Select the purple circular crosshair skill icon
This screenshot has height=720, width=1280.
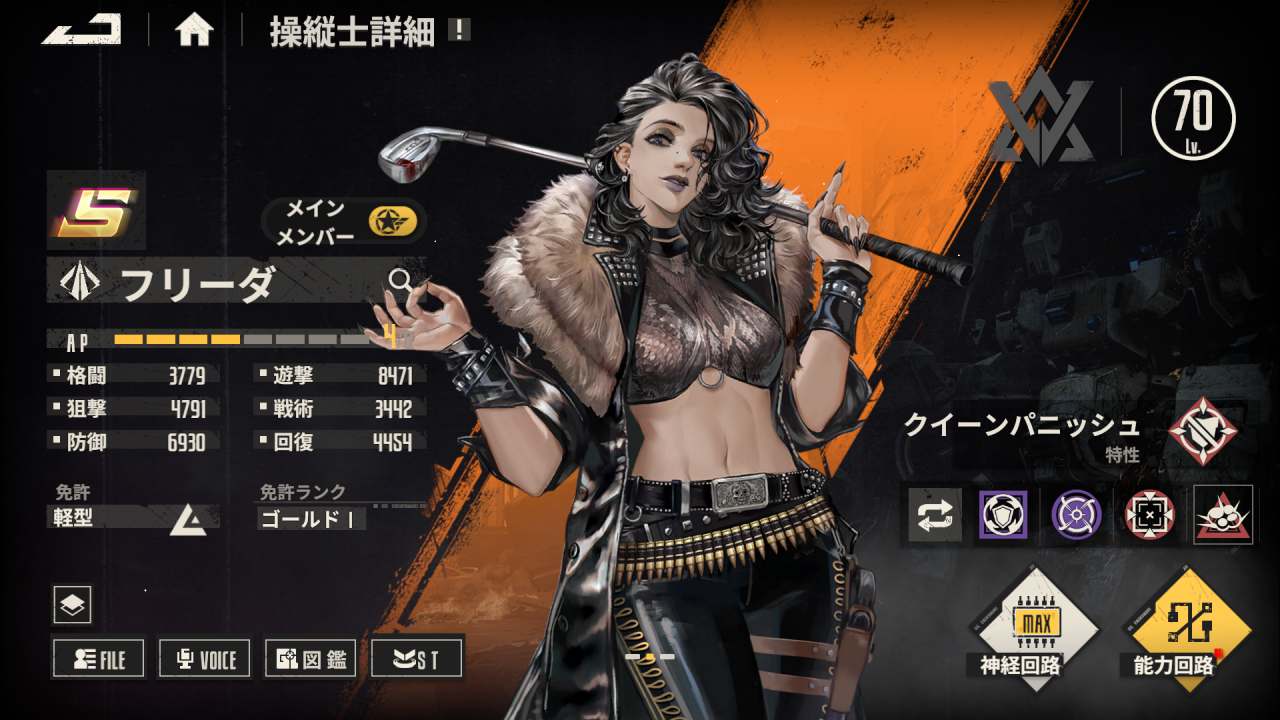pyautogui.click(x=1076, y=515)
